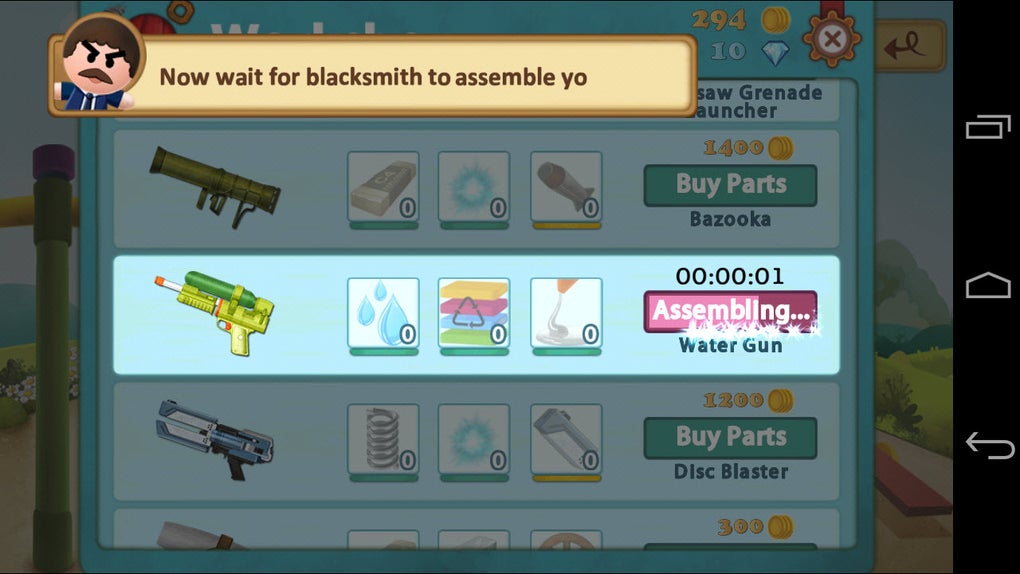
Task: Select the Disc Blaster coil spring part slot
Action: click(383, 438)
